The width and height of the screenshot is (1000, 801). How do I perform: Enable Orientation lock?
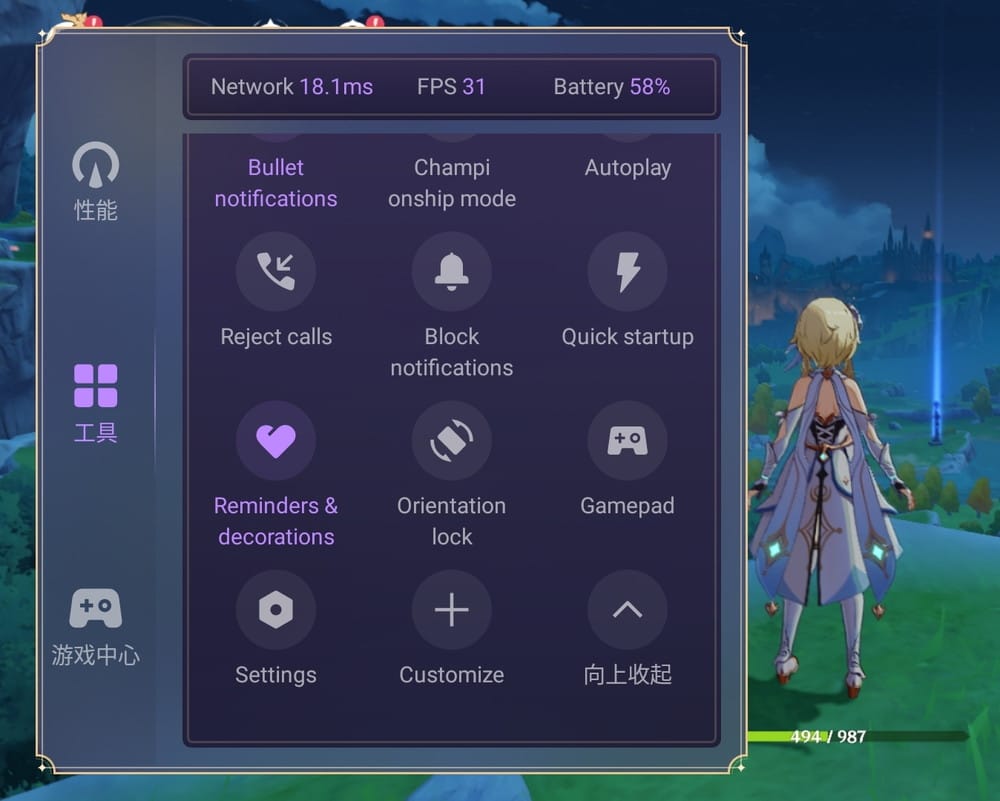pos(452,441)
